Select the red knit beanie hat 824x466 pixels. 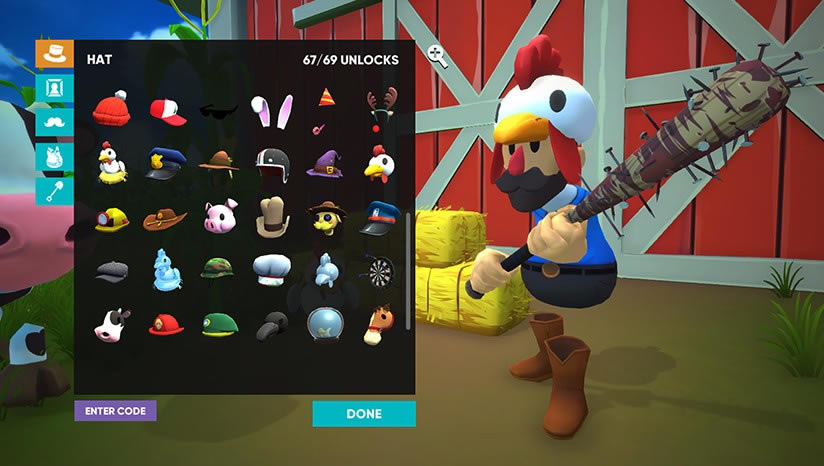(112, 110)
